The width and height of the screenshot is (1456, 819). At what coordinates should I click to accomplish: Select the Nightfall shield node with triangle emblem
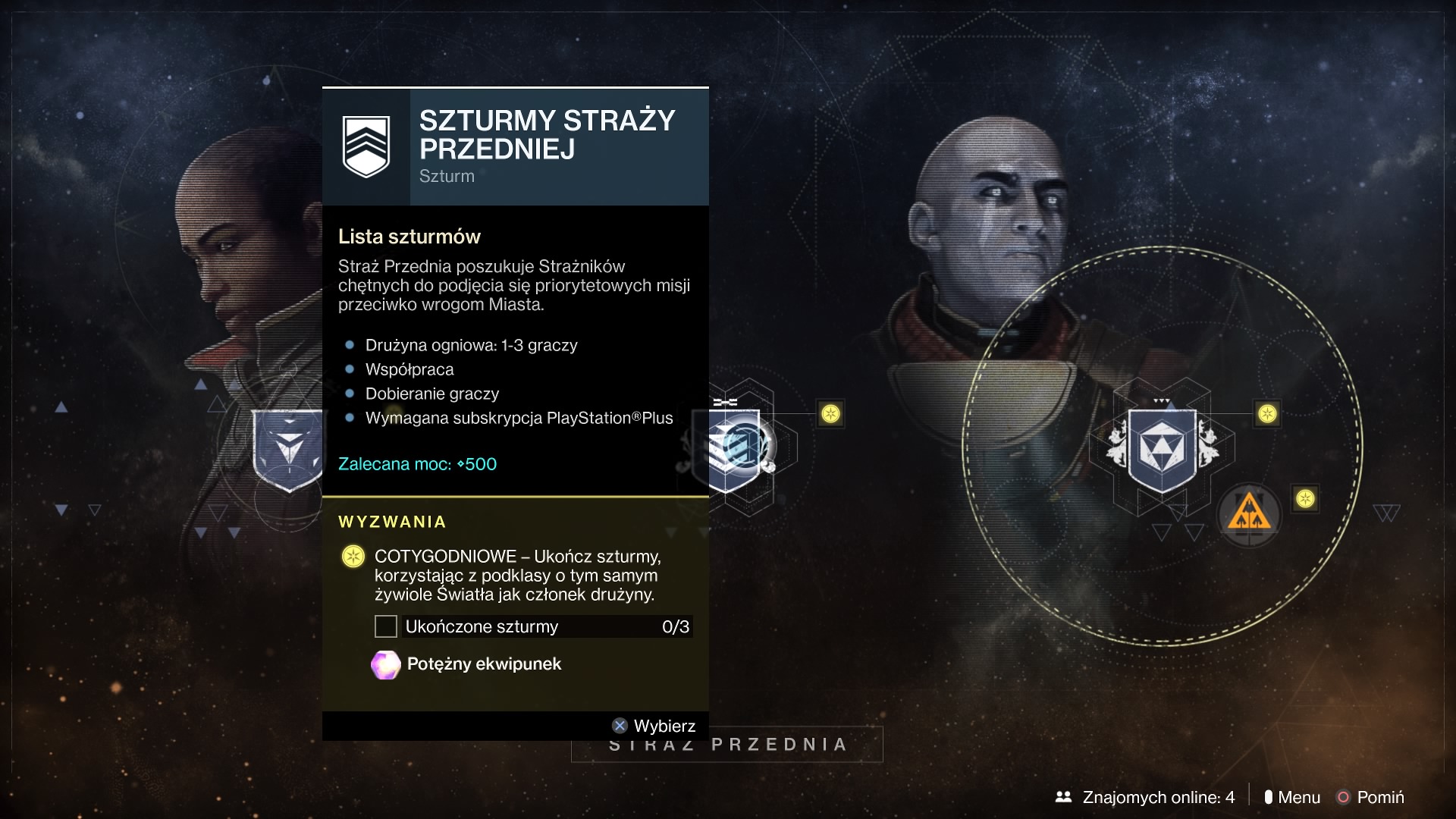coord(1162,448)
